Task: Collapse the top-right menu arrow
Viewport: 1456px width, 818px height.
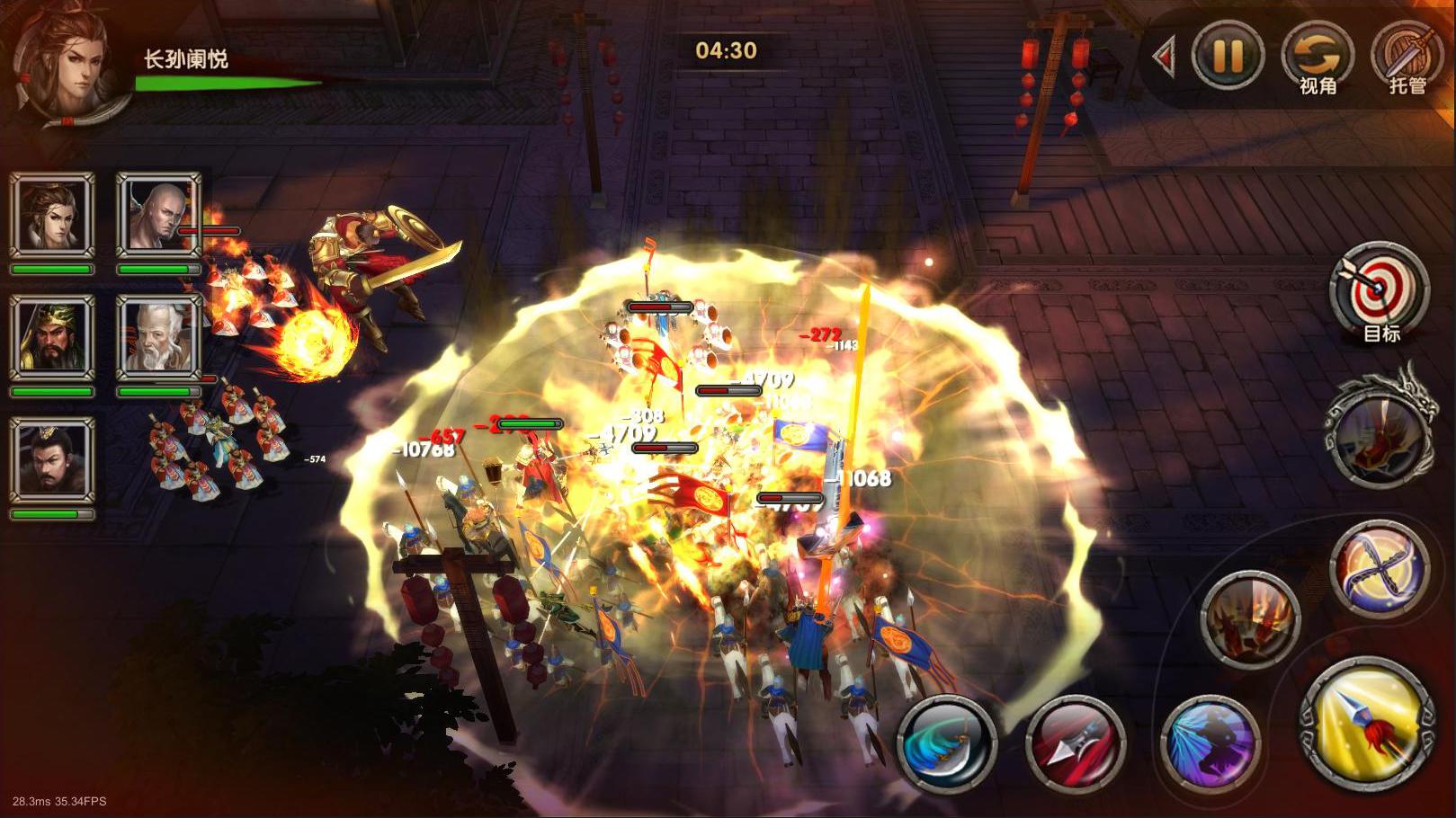Action: [x=1165, y=58]
